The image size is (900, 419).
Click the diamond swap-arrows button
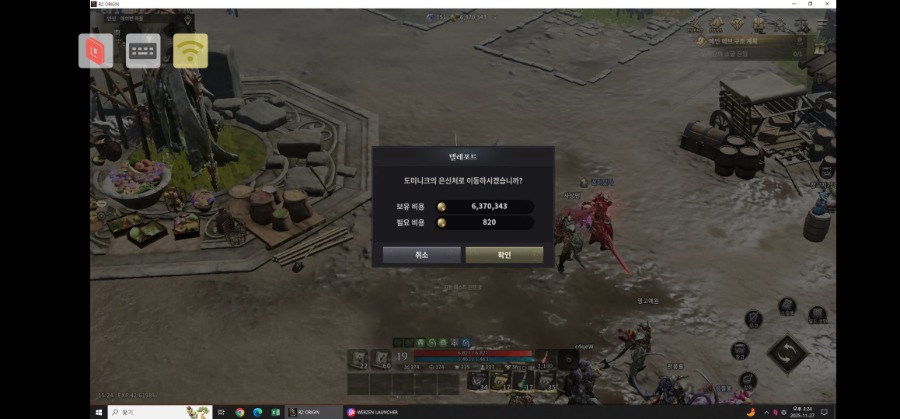788,354
